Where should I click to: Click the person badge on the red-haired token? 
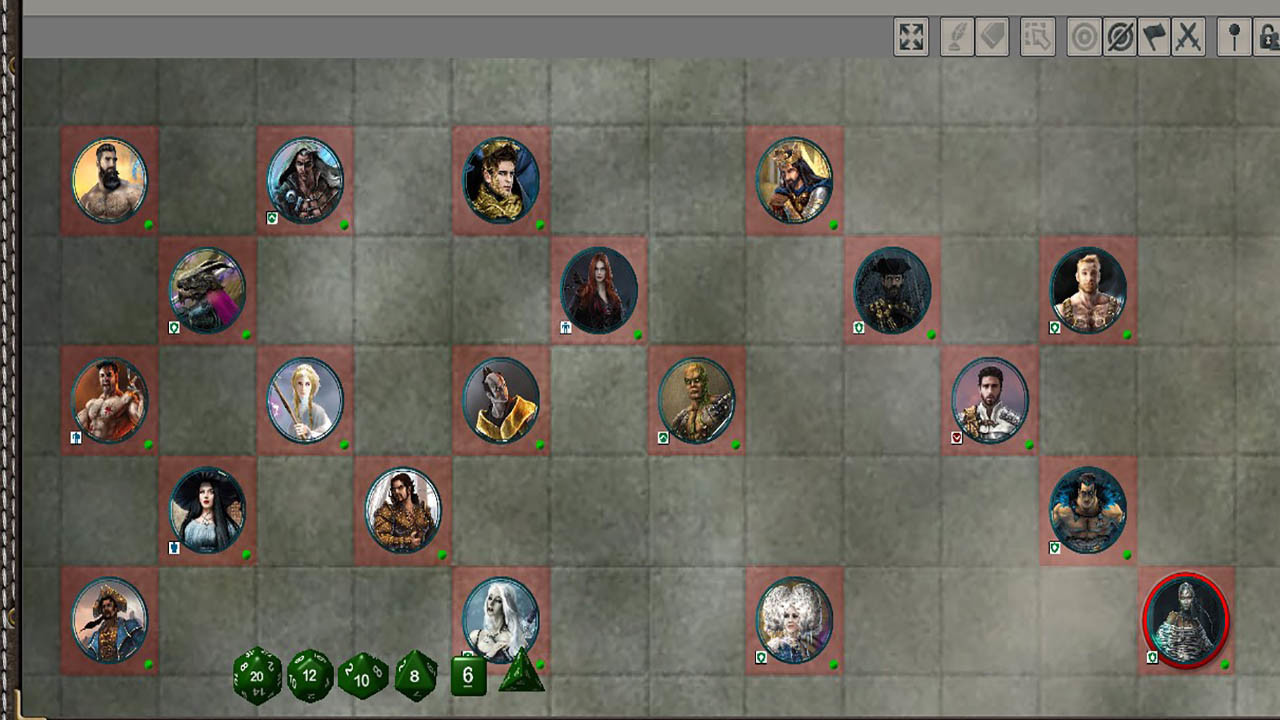tap(566, 328)
